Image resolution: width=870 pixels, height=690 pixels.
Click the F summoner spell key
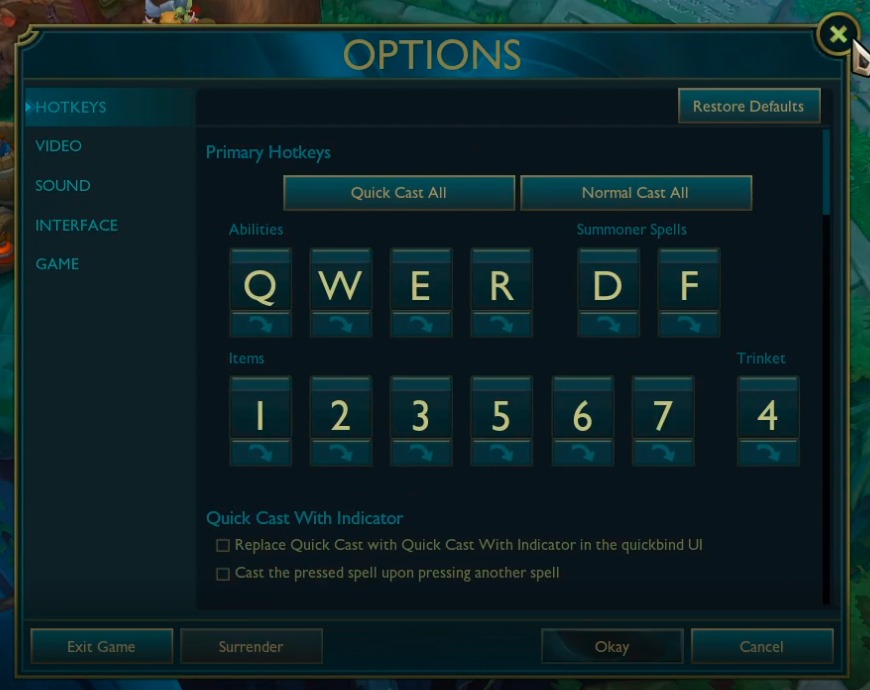click(688, 286)
